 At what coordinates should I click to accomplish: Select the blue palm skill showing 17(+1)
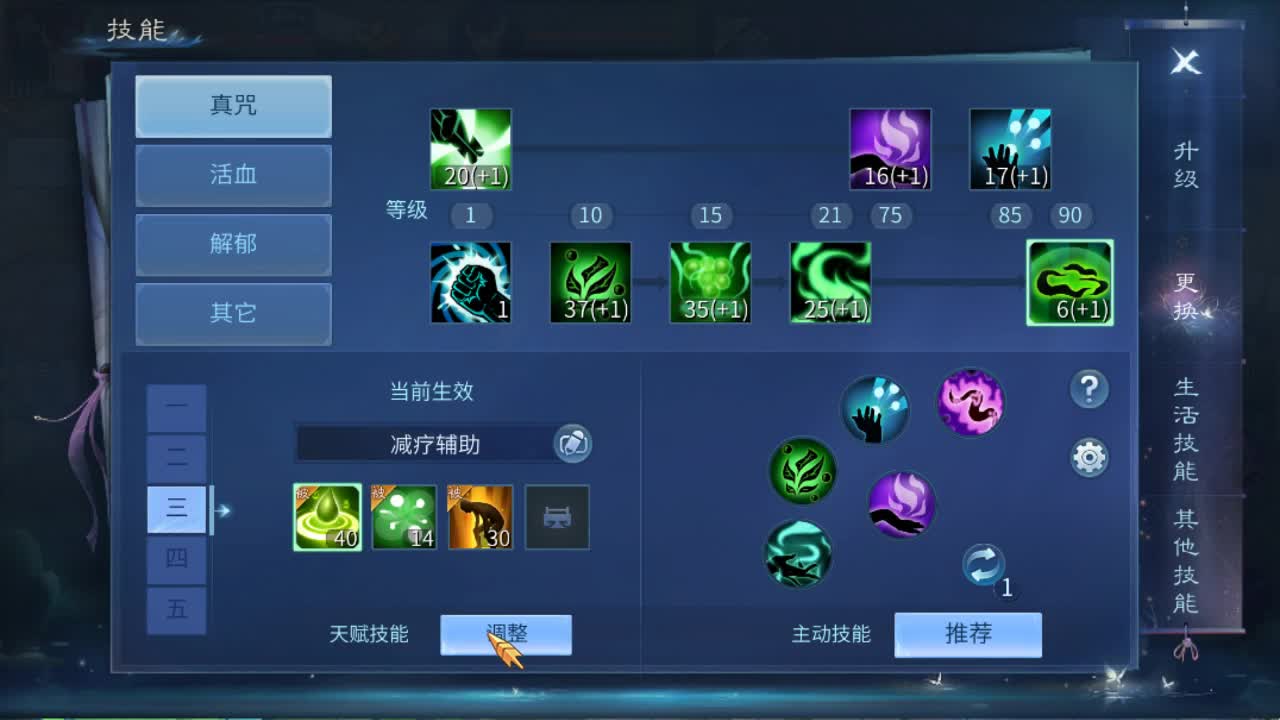pos(1009,148)
